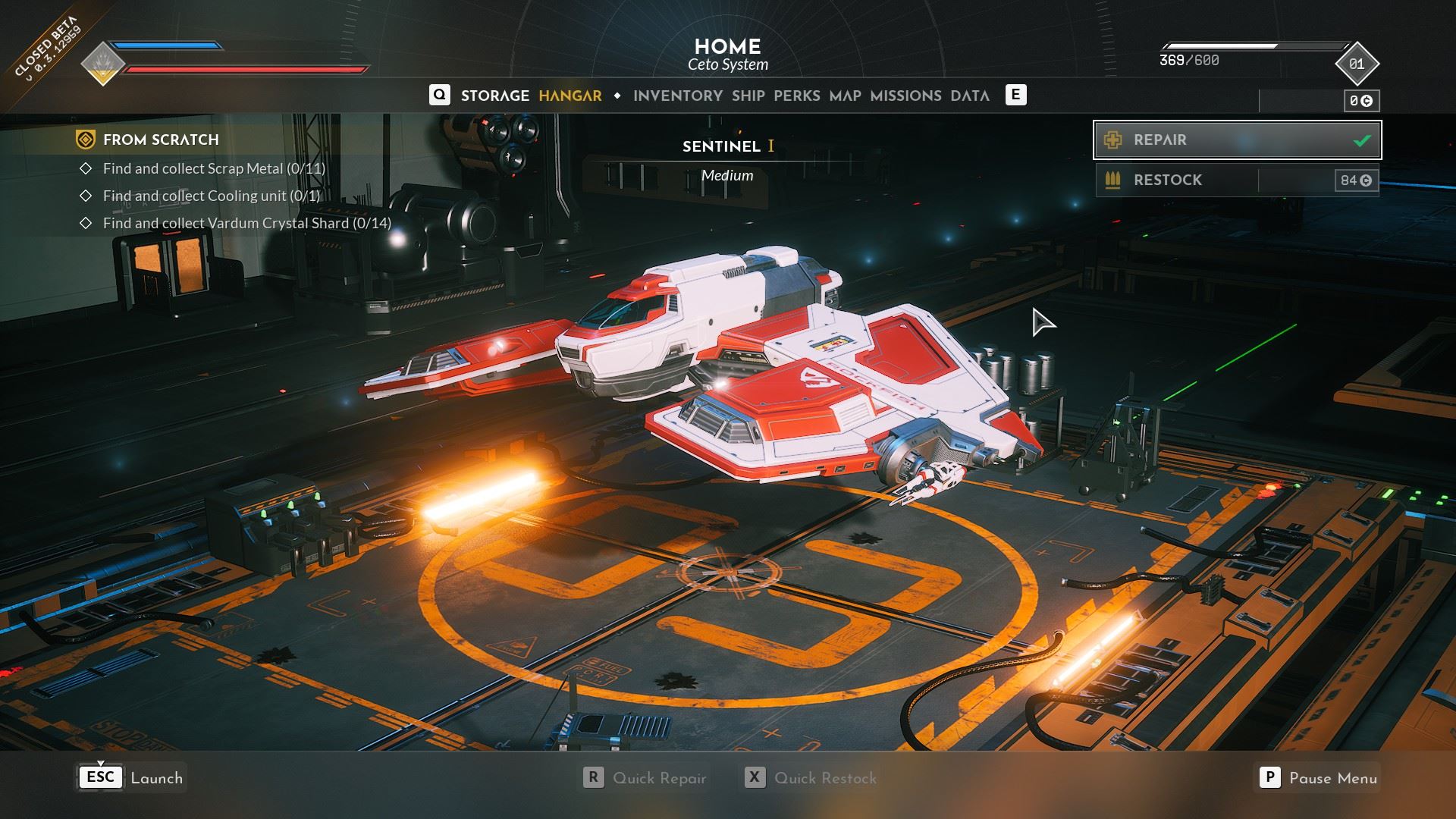View the Missions tab
The image size is (1456, 819).
coord(905,96)
